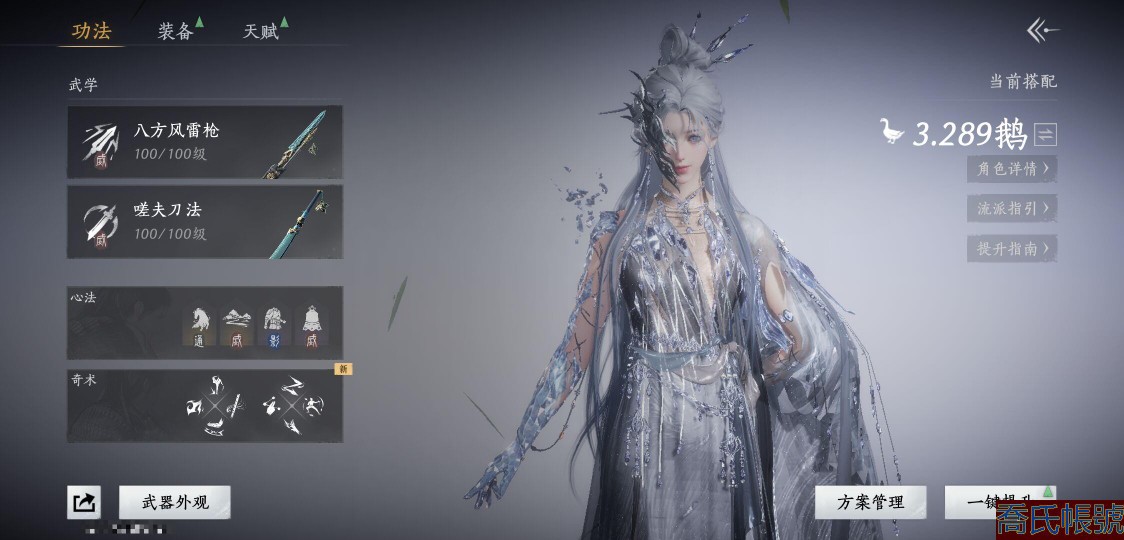Open 角色详情 character details
The width and height of the screenshot is (1124, 540).
[1011, 168]
